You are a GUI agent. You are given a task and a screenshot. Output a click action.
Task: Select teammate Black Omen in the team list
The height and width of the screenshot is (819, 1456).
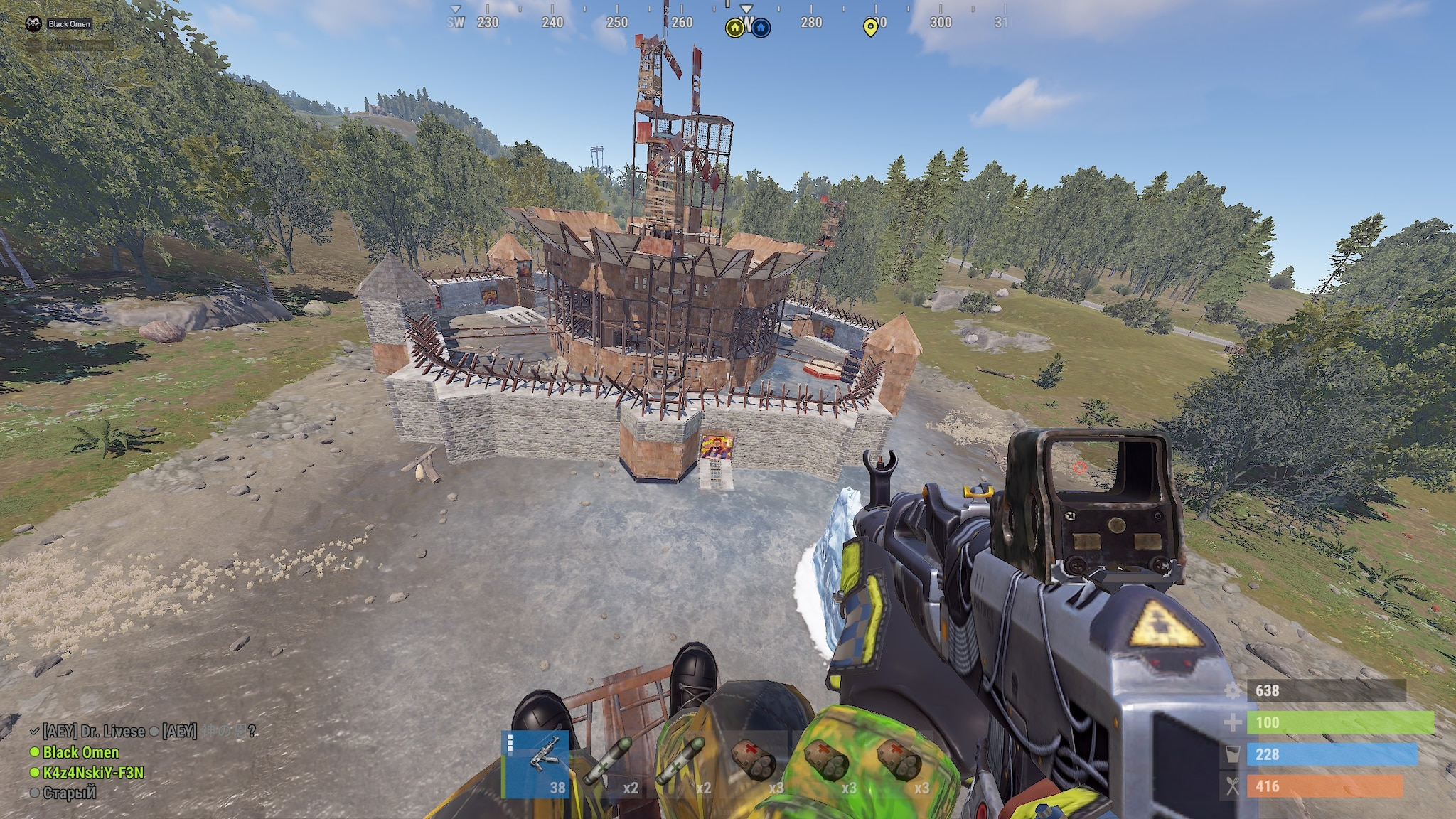point(80,752)
